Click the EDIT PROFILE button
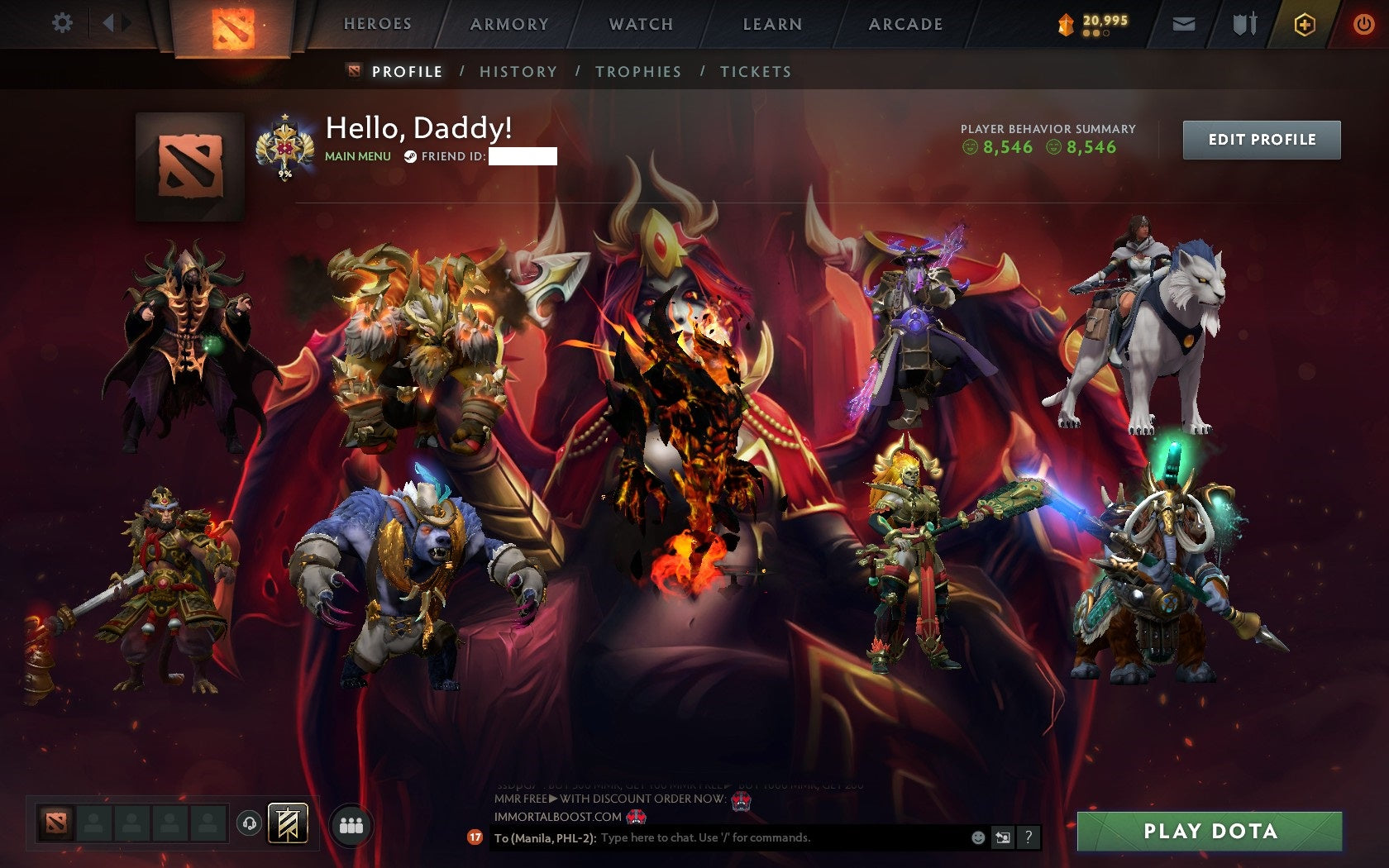The image size is (1389, 868). [x=1262, y=140]
